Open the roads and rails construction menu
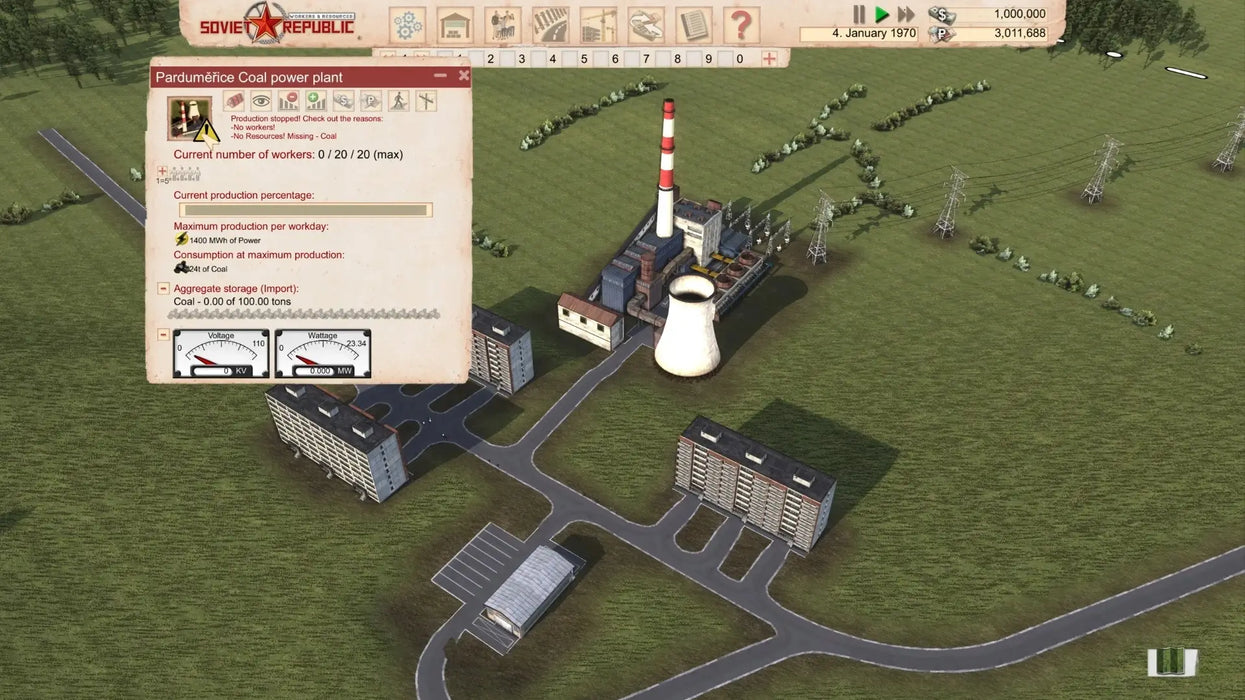 [x=551, y=25]
